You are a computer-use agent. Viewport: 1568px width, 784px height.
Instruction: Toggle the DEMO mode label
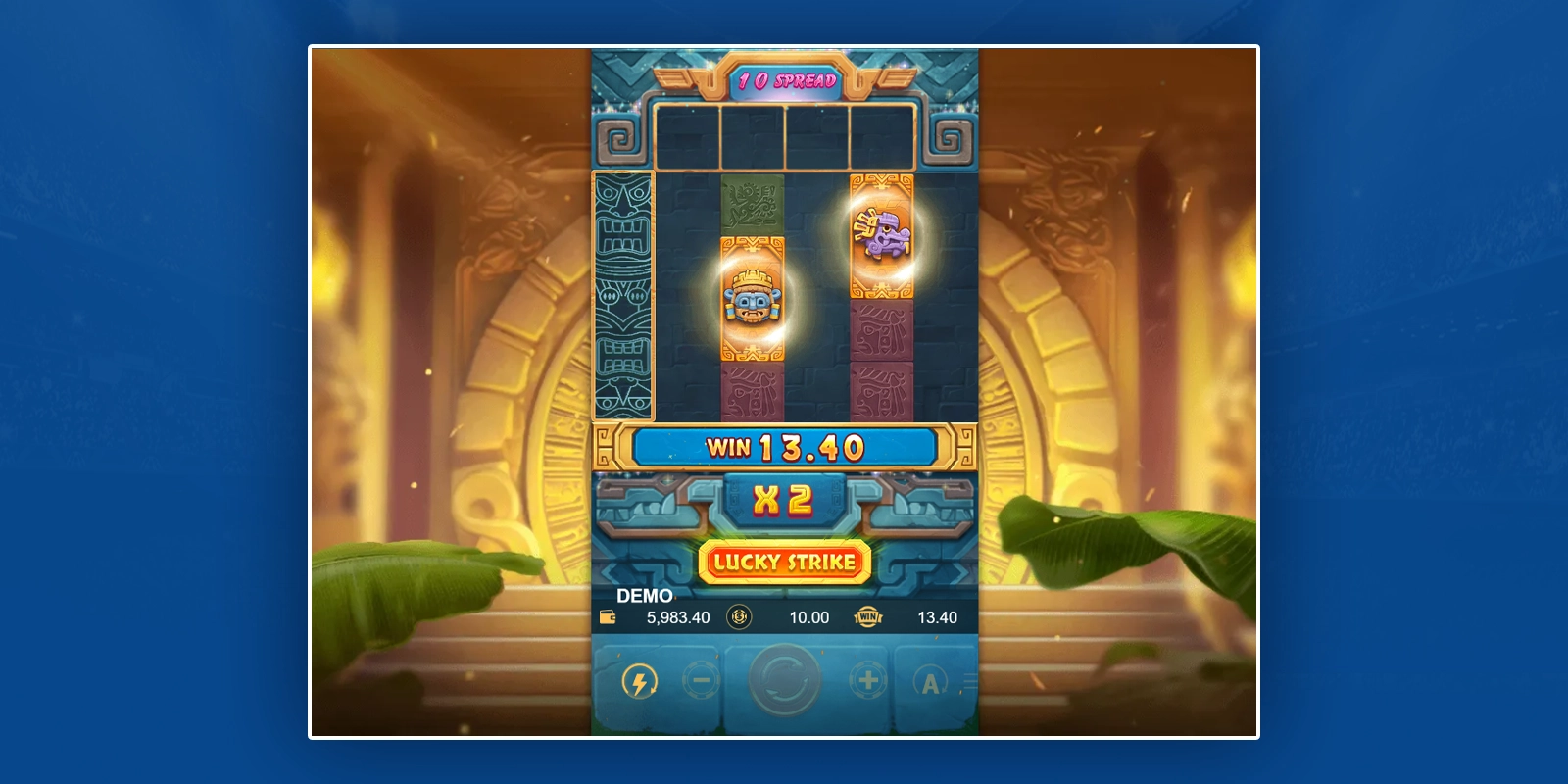click(645, 596)
